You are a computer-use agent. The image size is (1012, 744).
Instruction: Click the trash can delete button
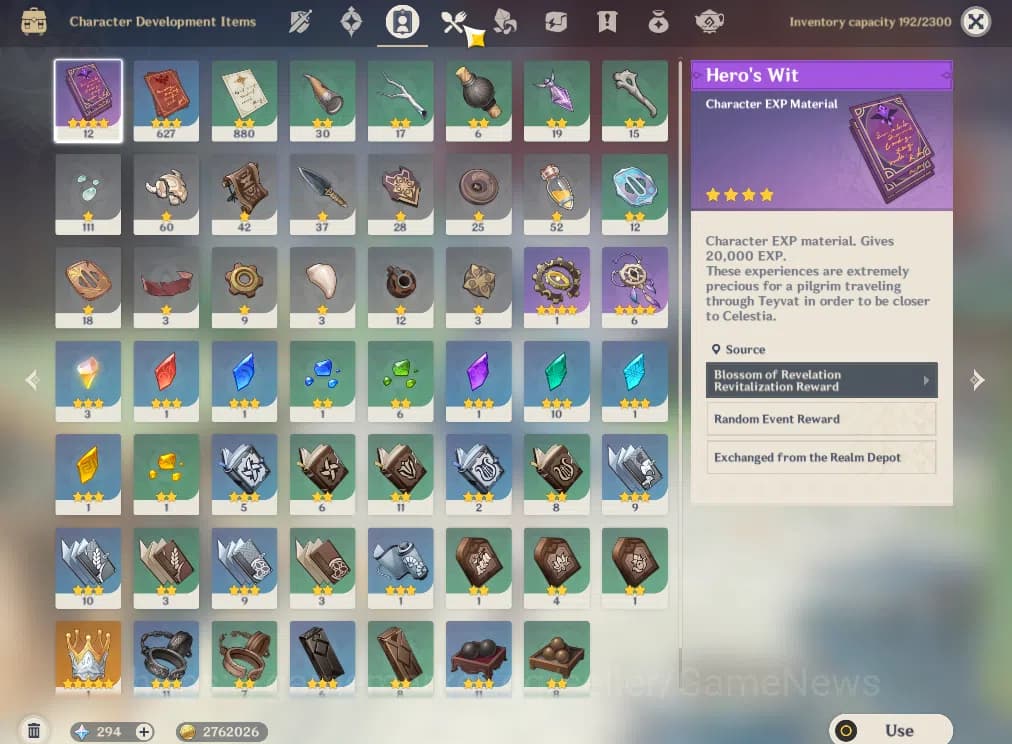[34, 731]
